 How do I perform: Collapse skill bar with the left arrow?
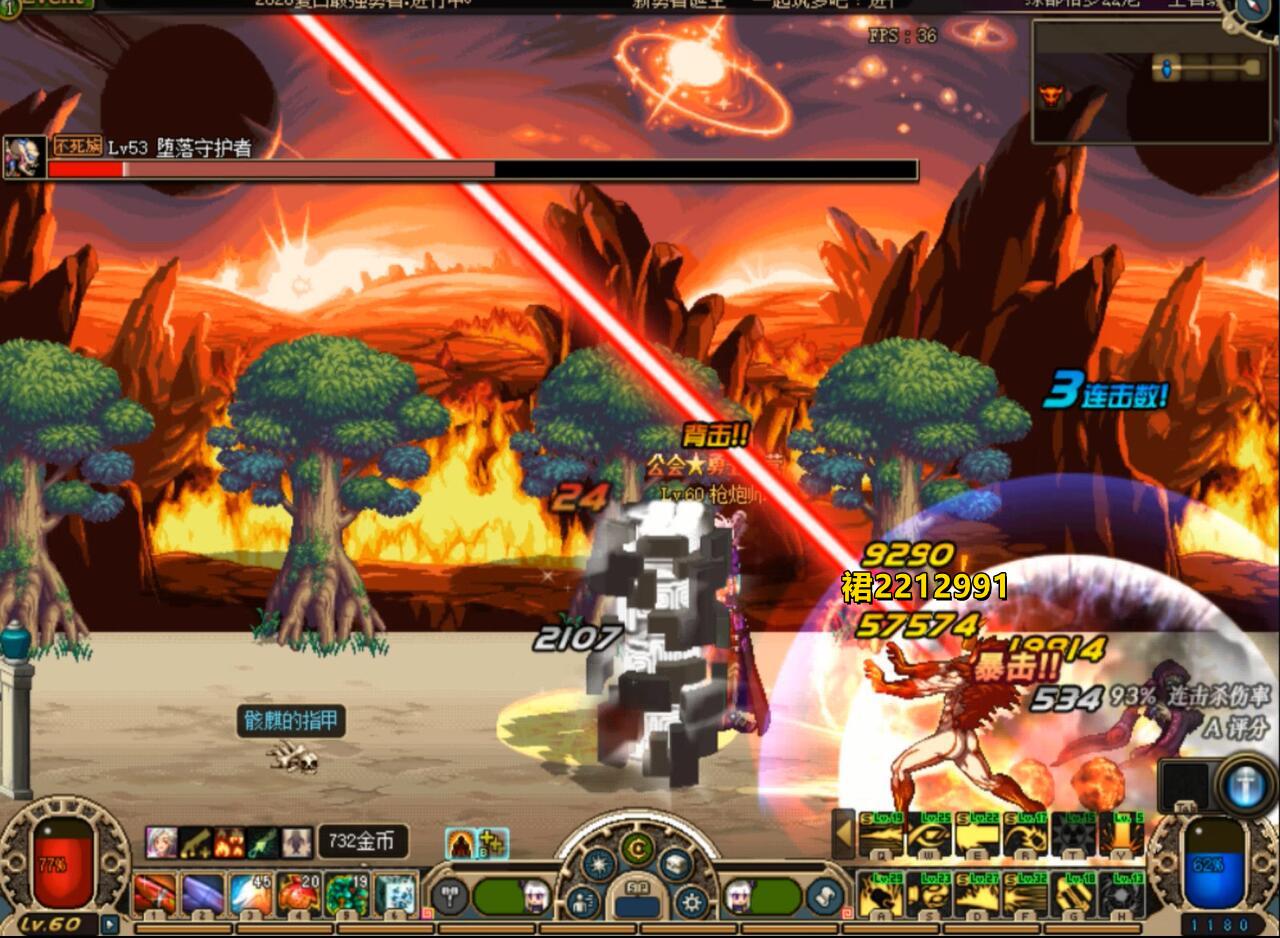(x=843, y=834)
